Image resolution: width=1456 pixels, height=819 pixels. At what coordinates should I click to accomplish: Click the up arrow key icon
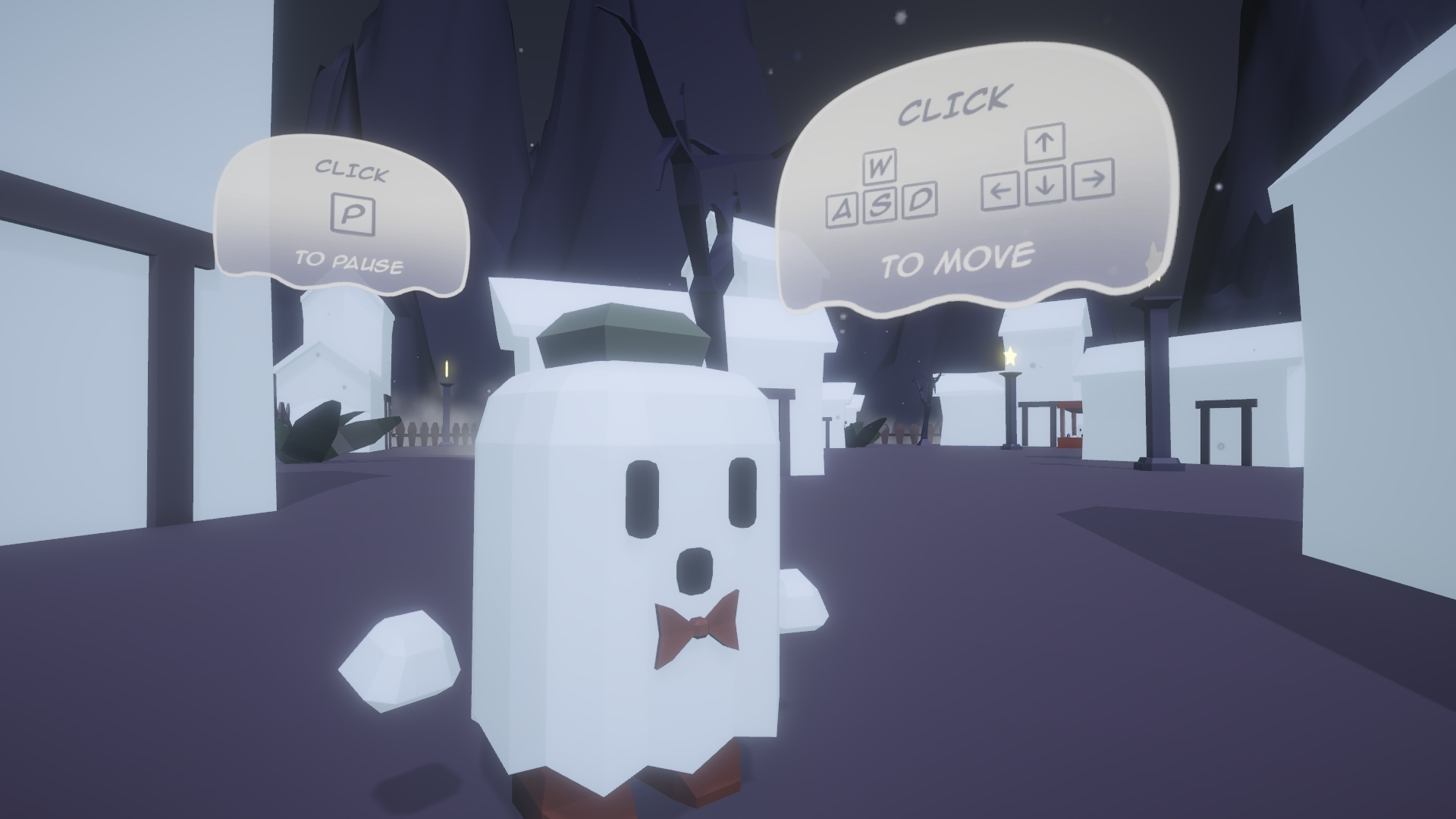(1045, 142)
